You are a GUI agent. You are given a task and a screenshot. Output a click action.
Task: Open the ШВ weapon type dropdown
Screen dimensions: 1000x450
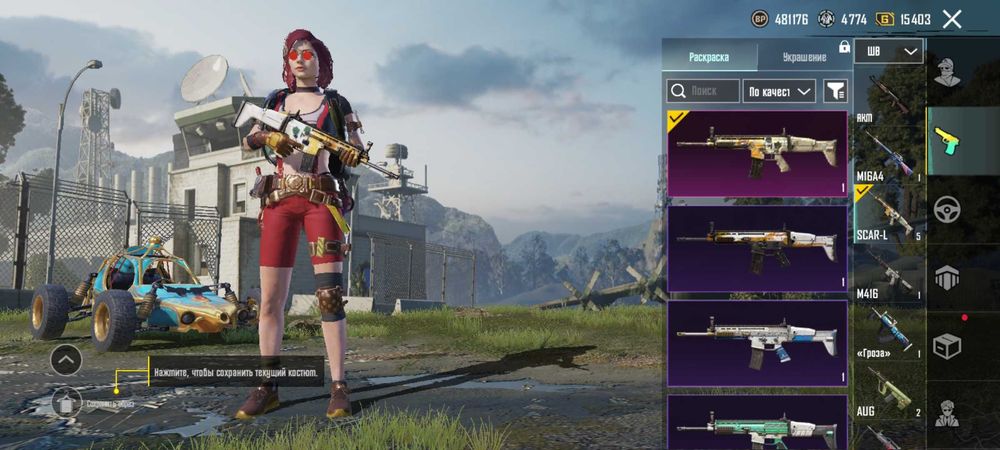[x=889, y=51]
